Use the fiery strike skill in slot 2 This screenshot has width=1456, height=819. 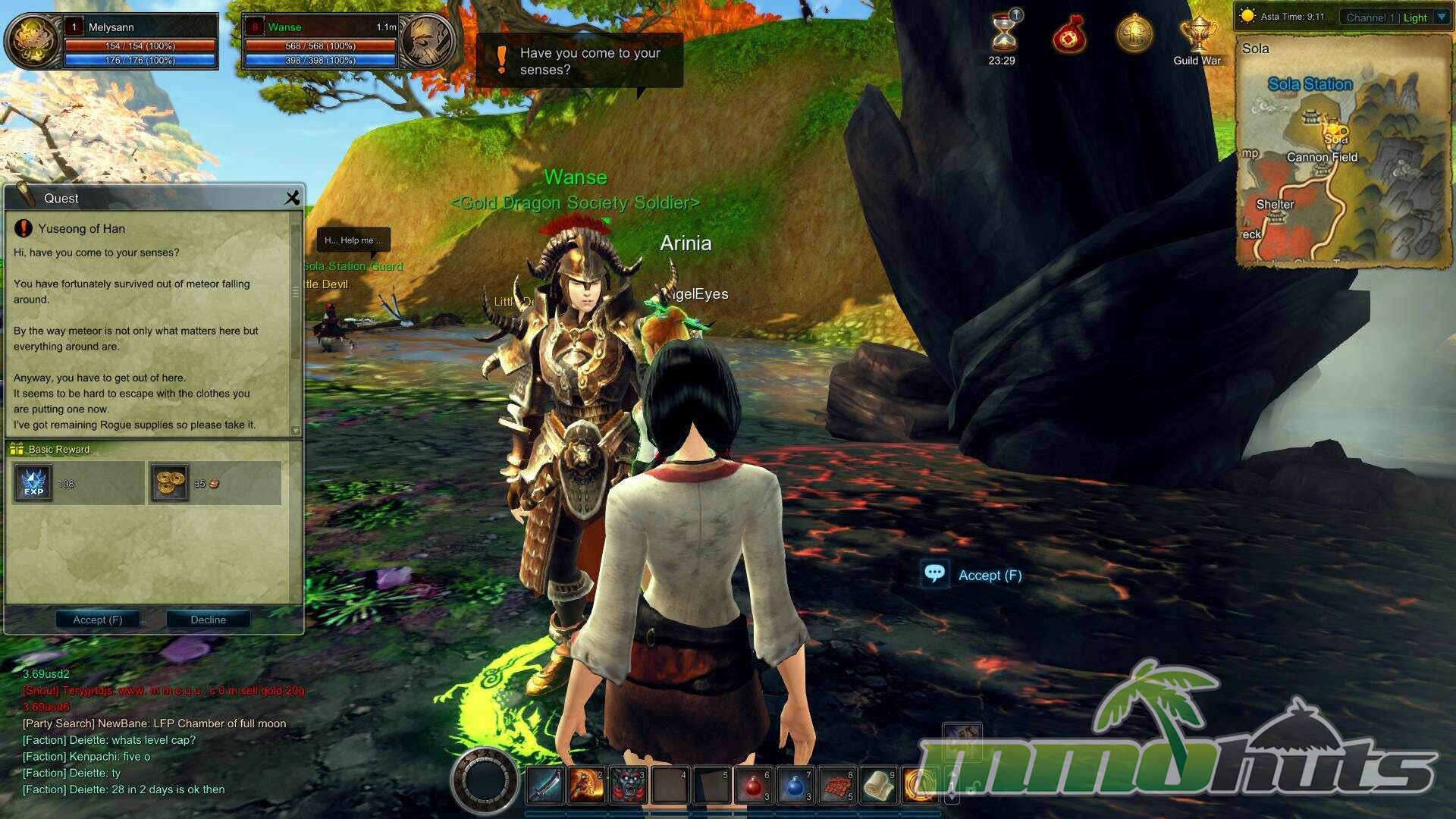click(x=586, y=786)
